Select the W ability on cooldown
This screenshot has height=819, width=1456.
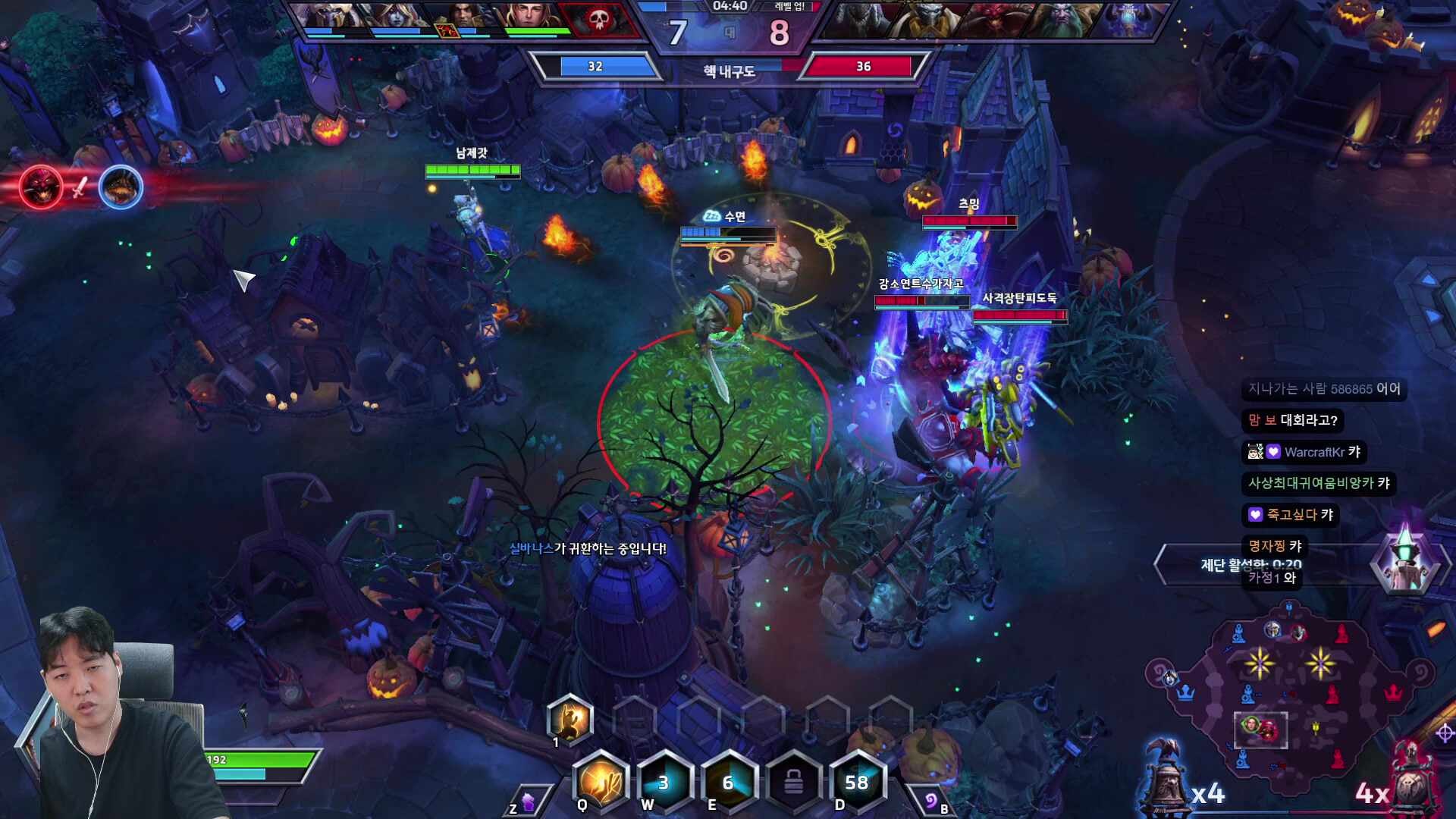[x=664, y=782]
